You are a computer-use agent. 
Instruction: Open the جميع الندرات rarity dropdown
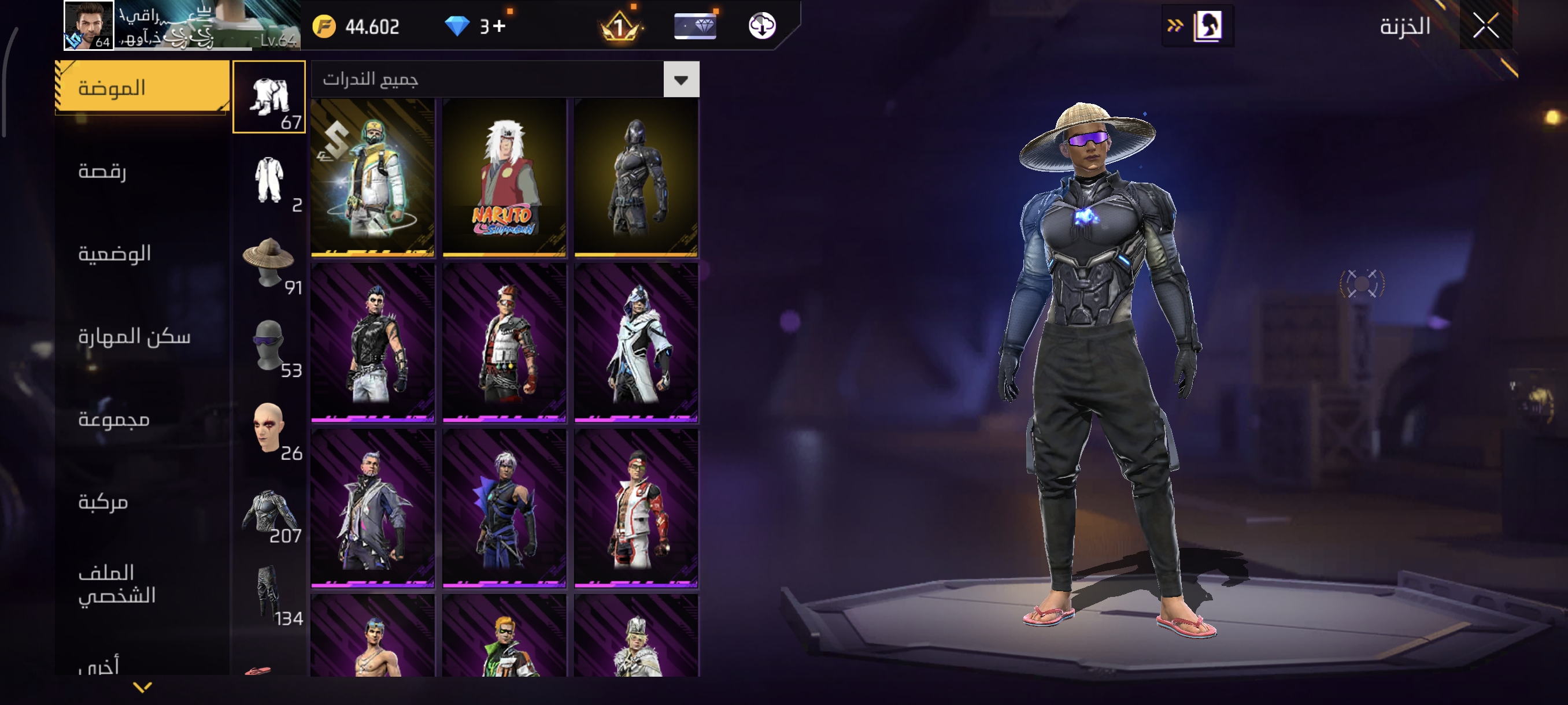(x=681, y=80)
